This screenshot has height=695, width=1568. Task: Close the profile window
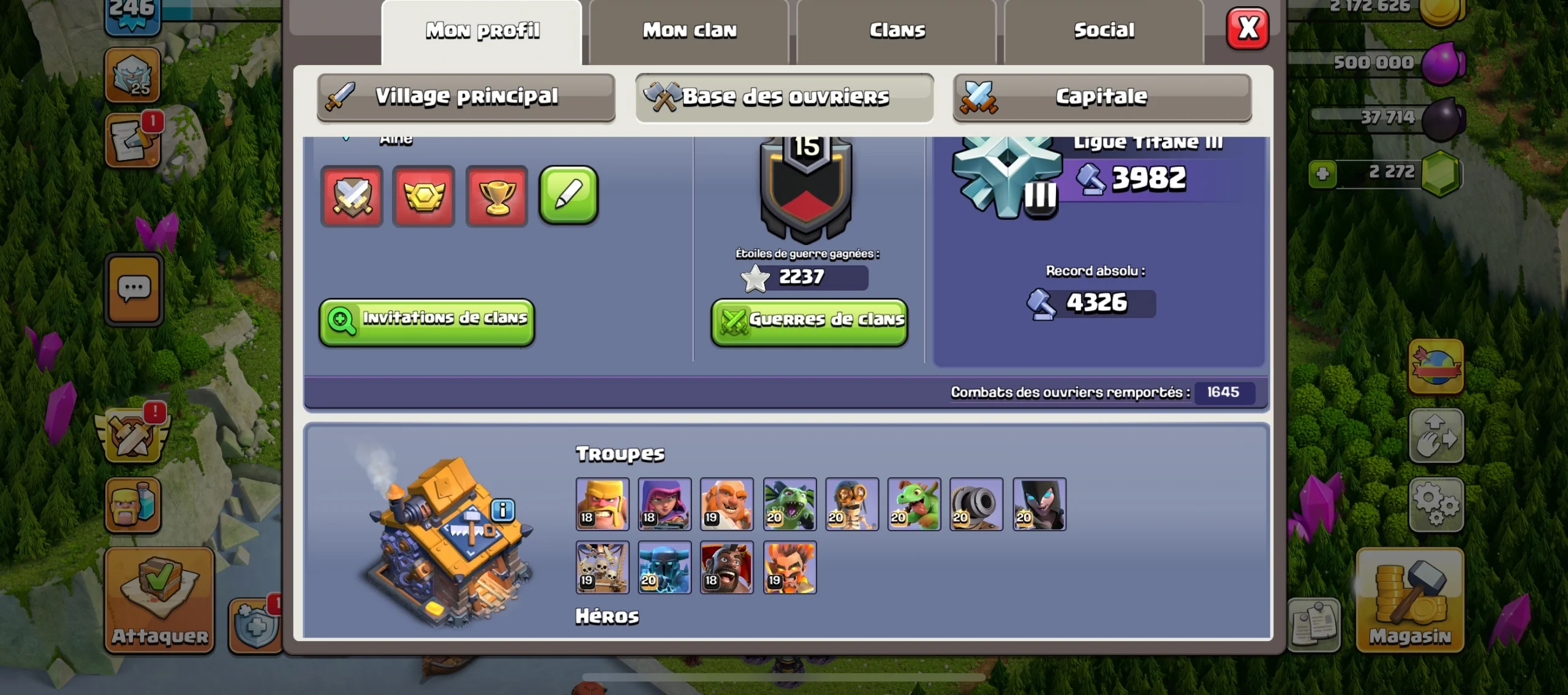(x=1248, y=29)
